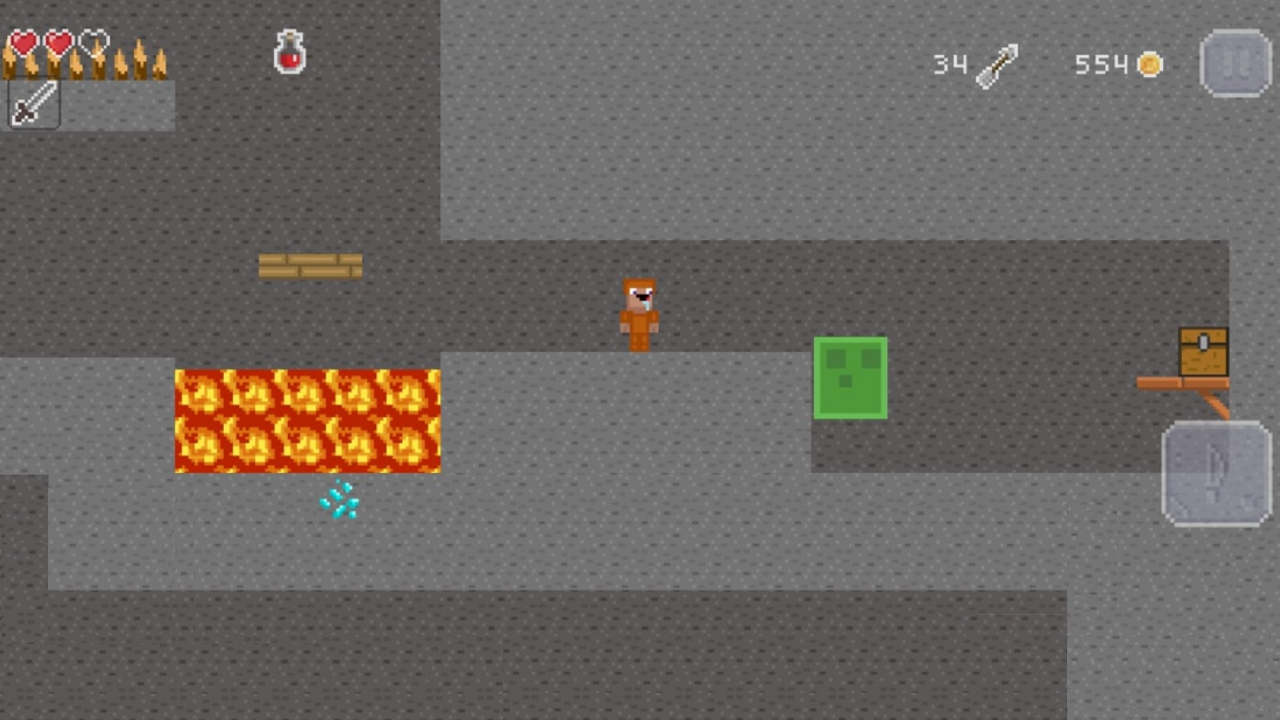Click the wooden plank platform
Image resolution: width=1280 pixels, height=720 pixels.
pyautogui.click(x=310, y=265)
